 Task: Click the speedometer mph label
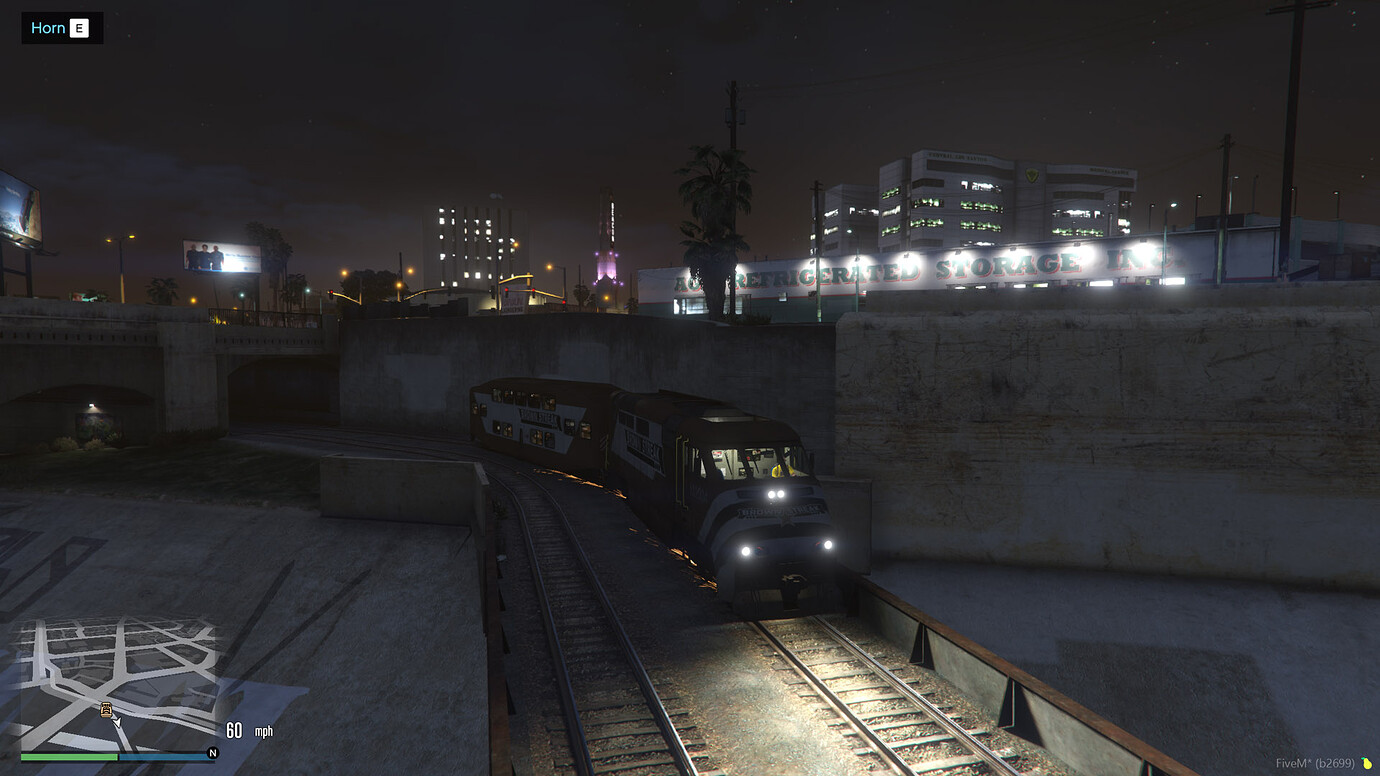tap(263, 732)
